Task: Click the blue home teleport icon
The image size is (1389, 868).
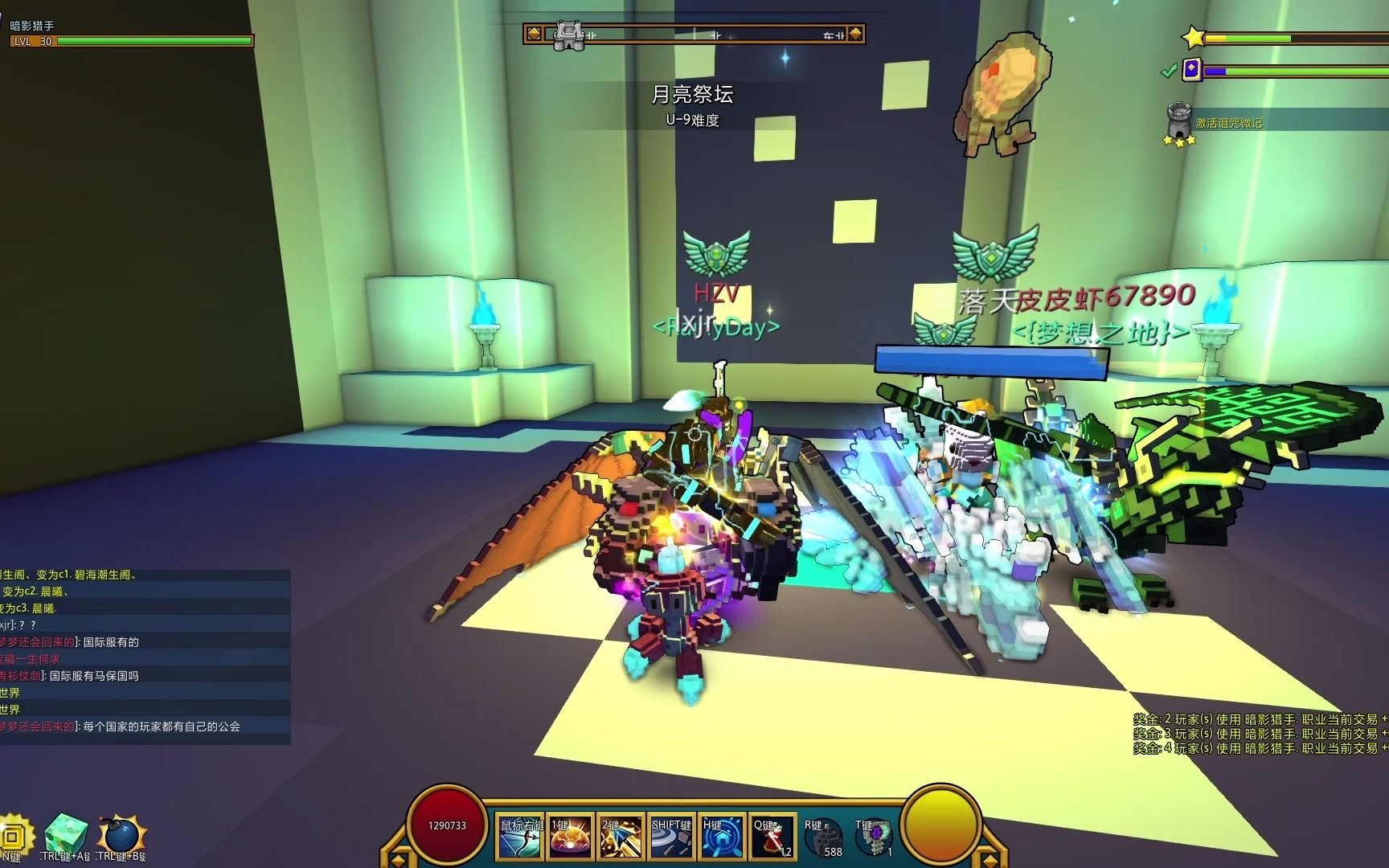Action: point(722,837)
